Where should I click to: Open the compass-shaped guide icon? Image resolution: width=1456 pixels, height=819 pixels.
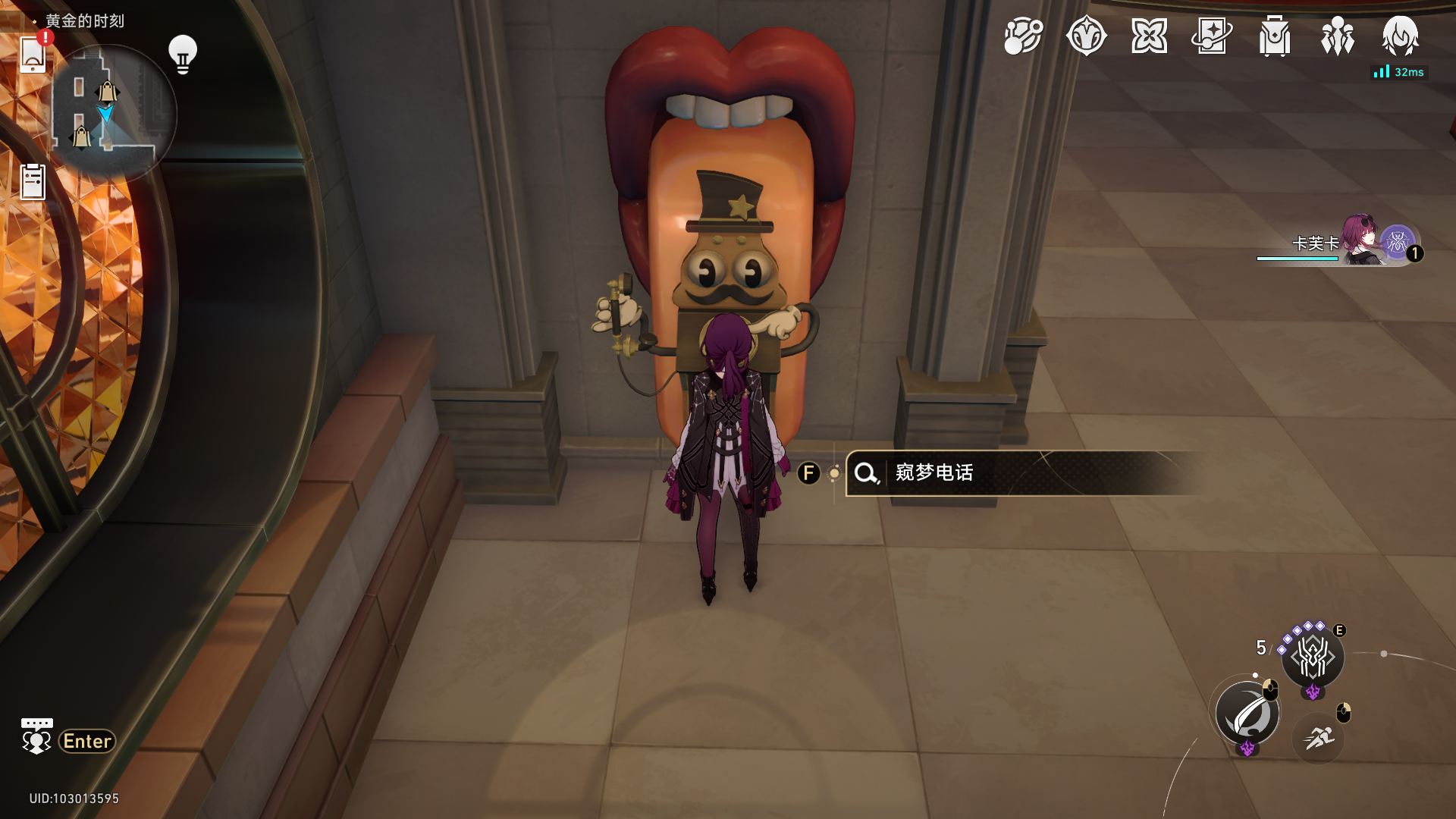pos(1086,36)
